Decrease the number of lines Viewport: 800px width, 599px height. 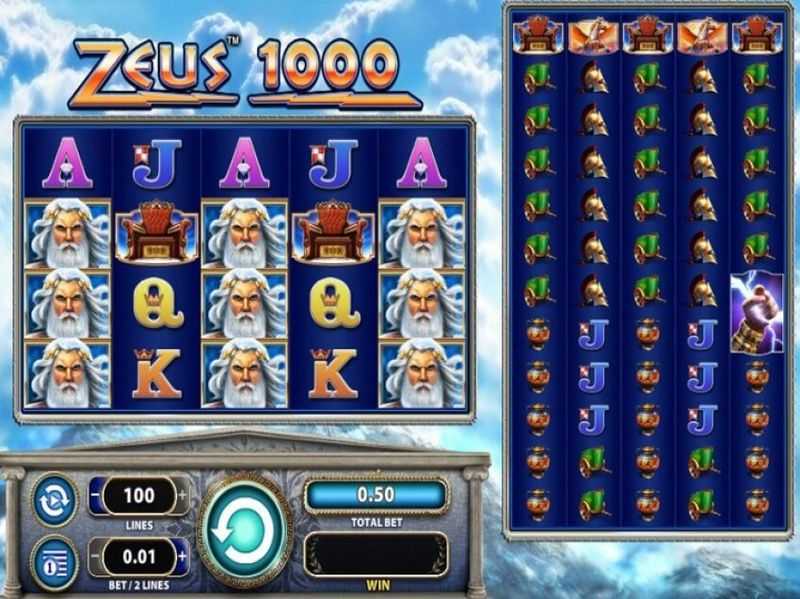(x=97, y=495)
